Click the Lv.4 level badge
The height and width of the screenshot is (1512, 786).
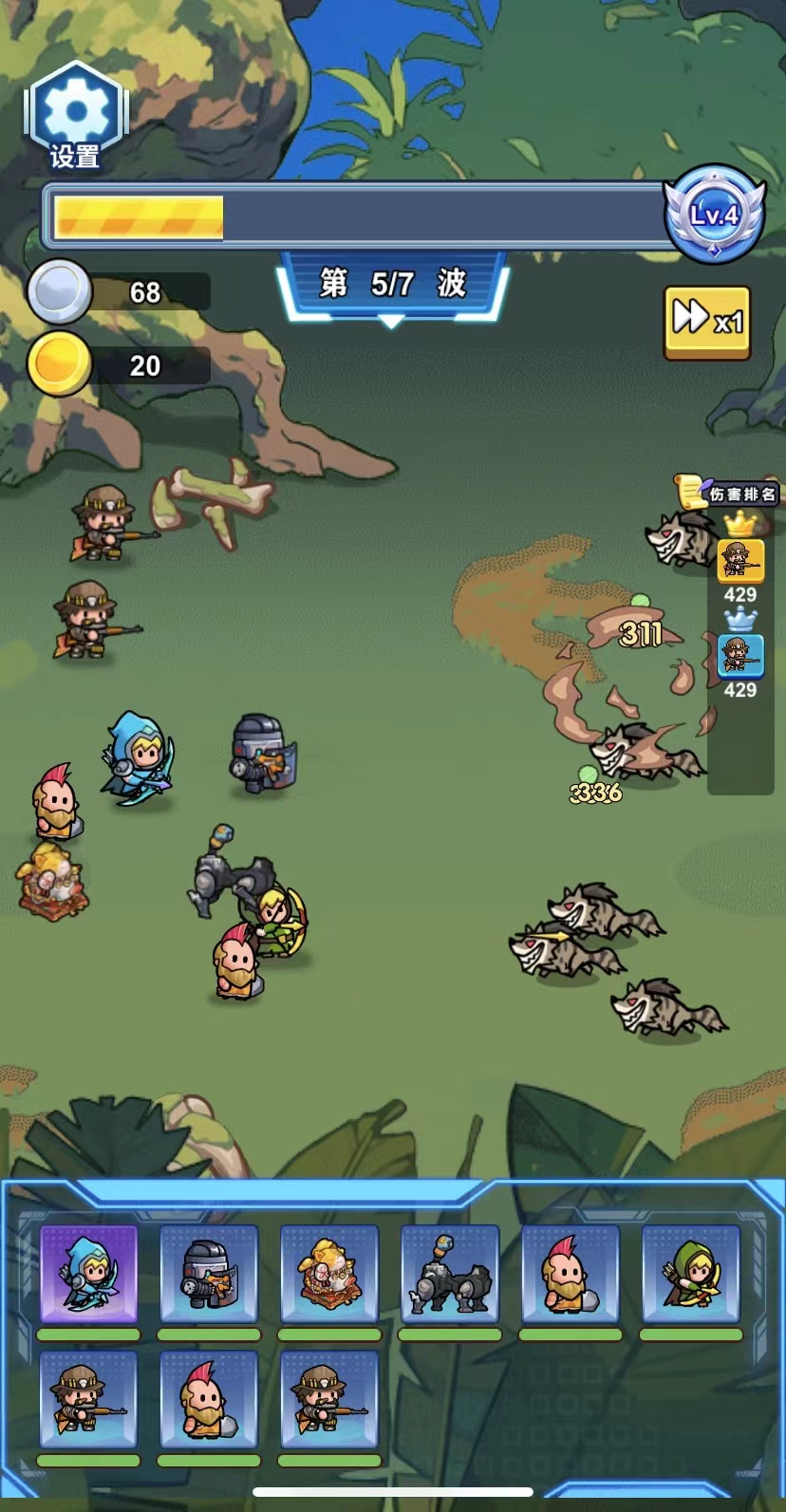714,215
